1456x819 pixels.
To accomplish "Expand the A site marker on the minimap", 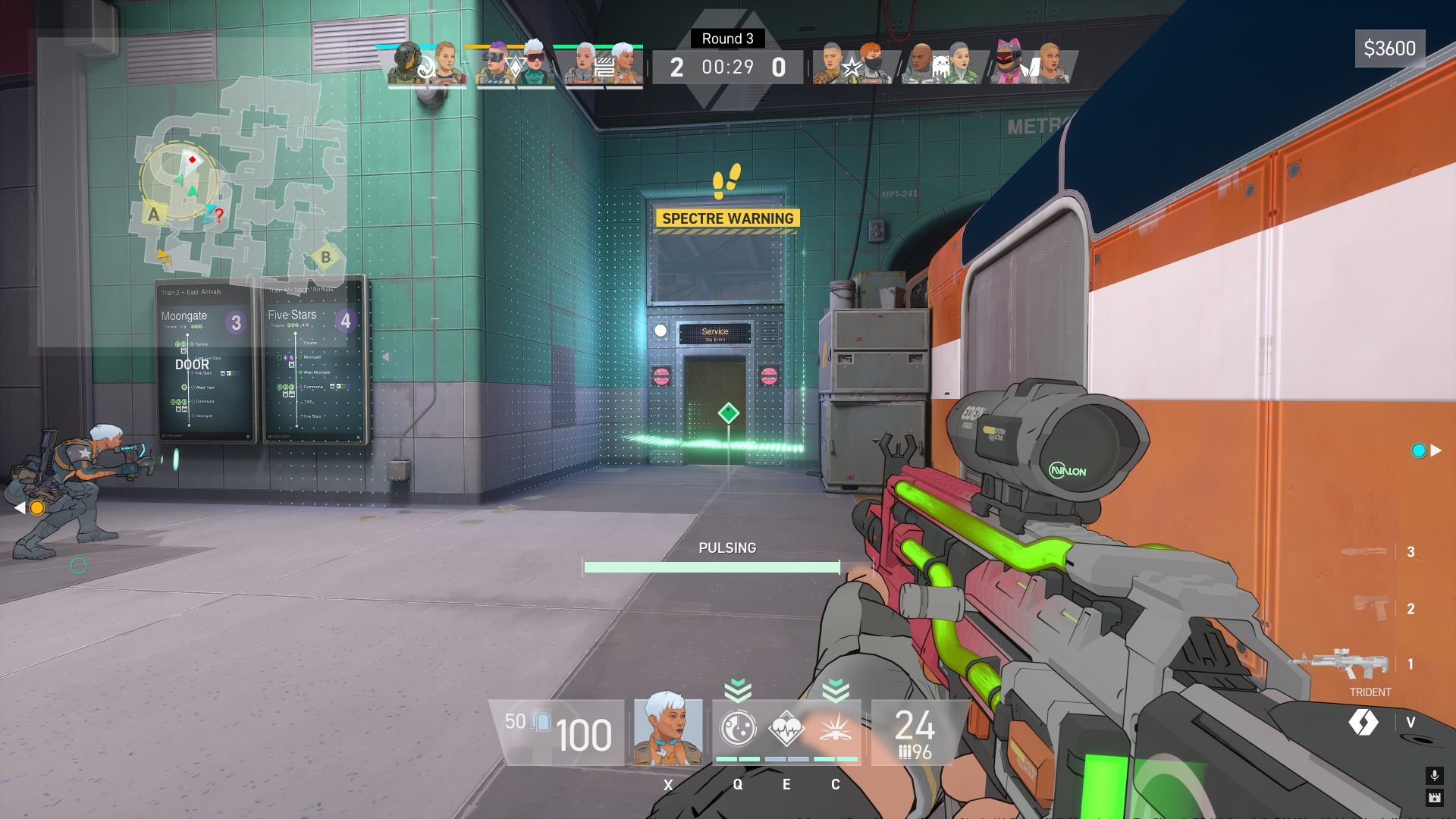I will [x=154, y=215].
